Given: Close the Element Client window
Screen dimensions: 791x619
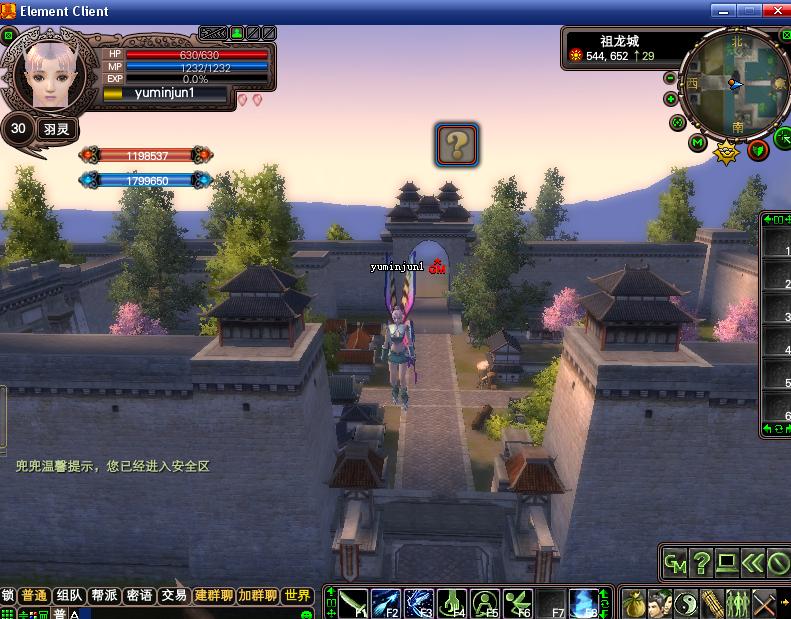Looking at the screenshot, I should tap(776, 11).
